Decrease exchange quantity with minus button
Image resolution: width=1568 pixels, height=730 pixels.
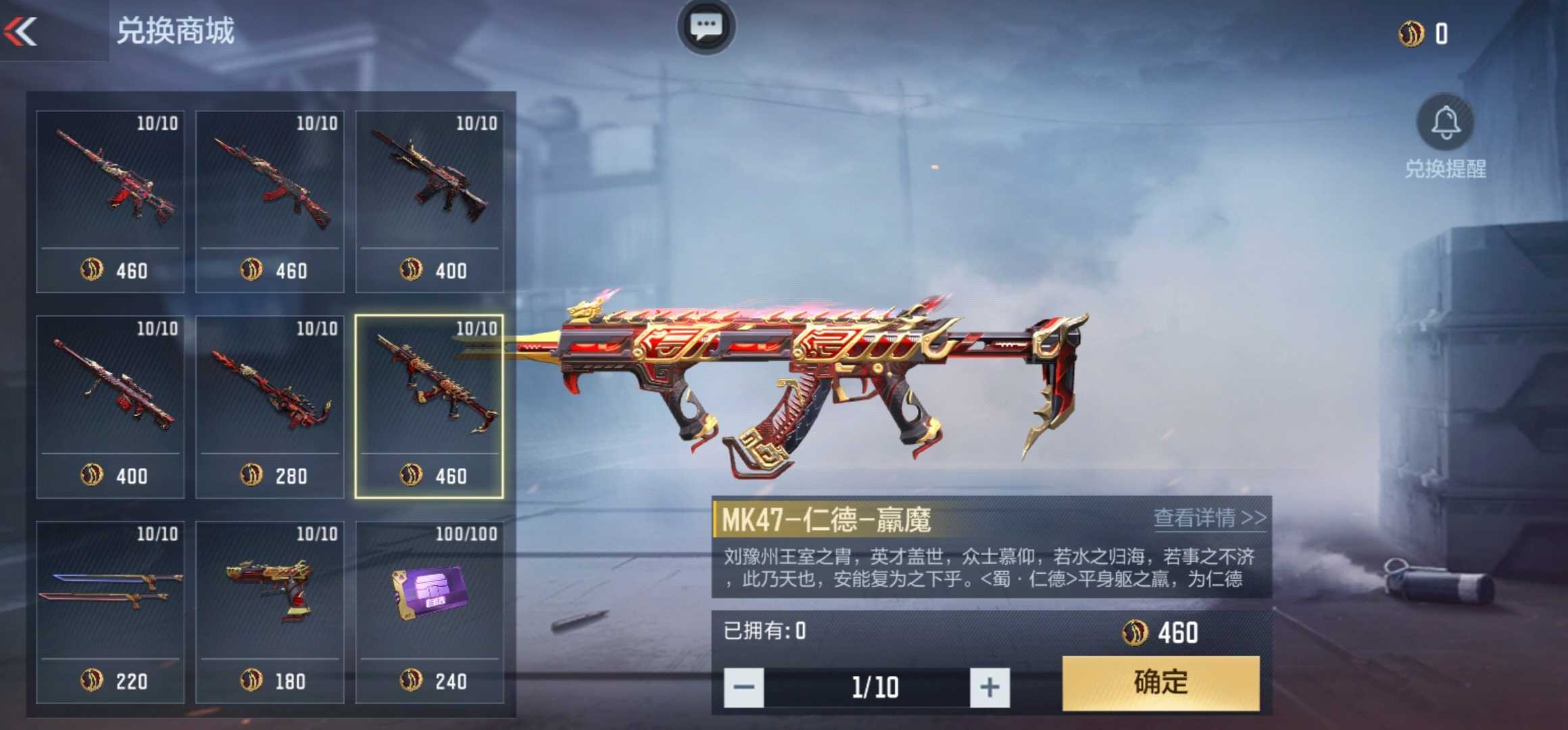743,687
